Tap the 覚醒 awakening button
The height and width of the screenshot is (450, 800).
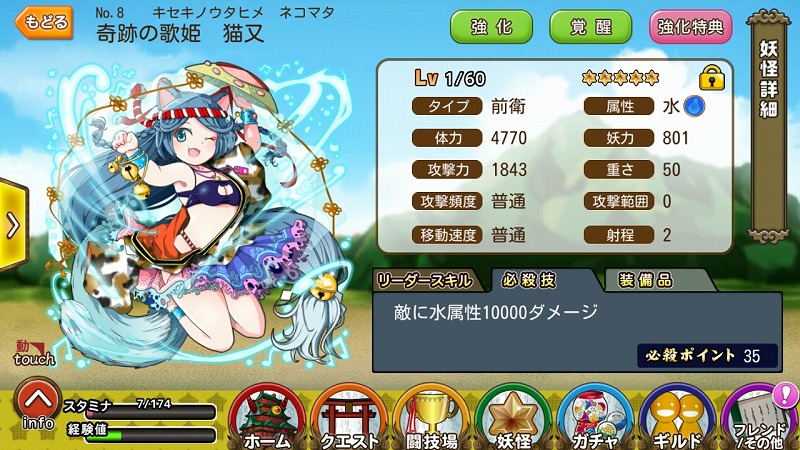[x=590, y=26]
